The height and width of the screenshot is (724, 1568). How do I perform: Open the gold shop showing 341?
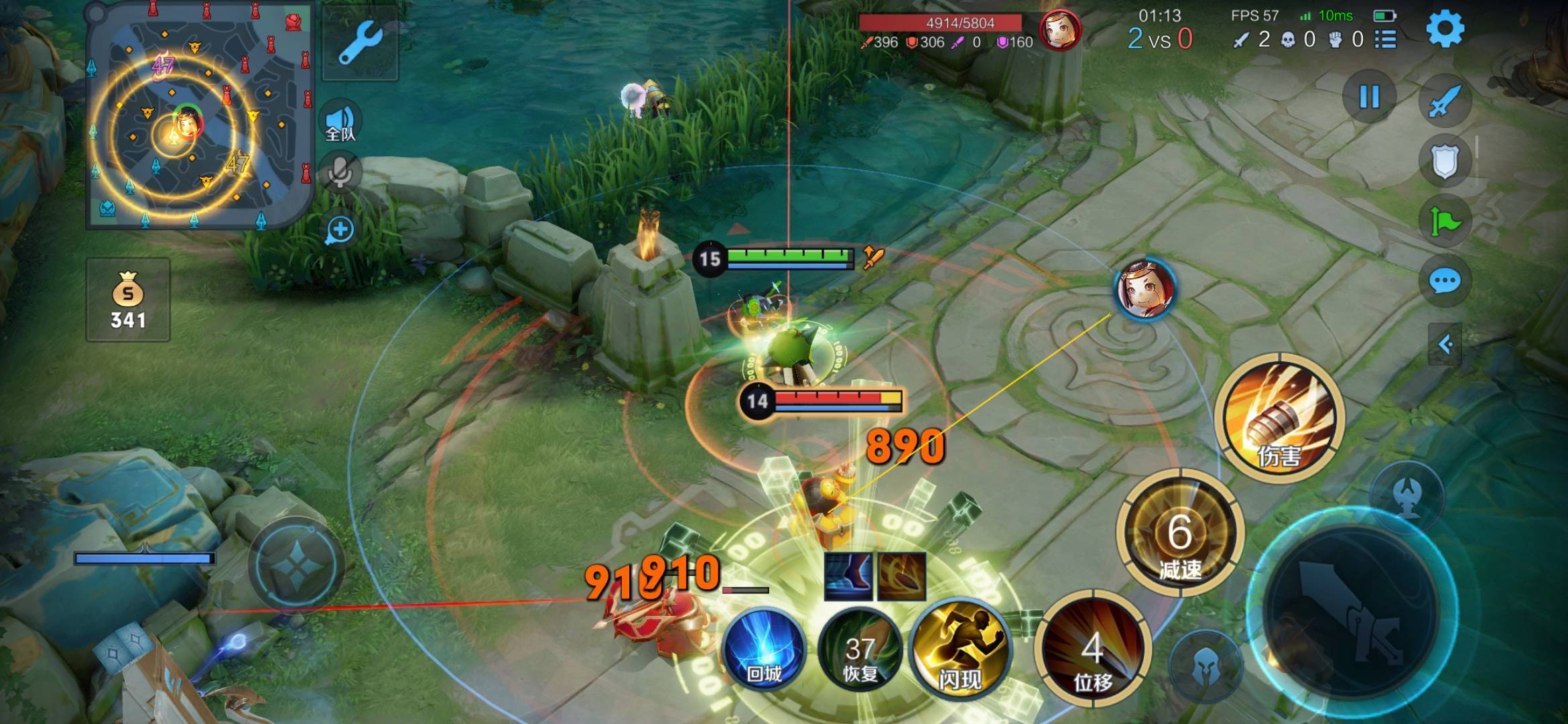(128, 300)
